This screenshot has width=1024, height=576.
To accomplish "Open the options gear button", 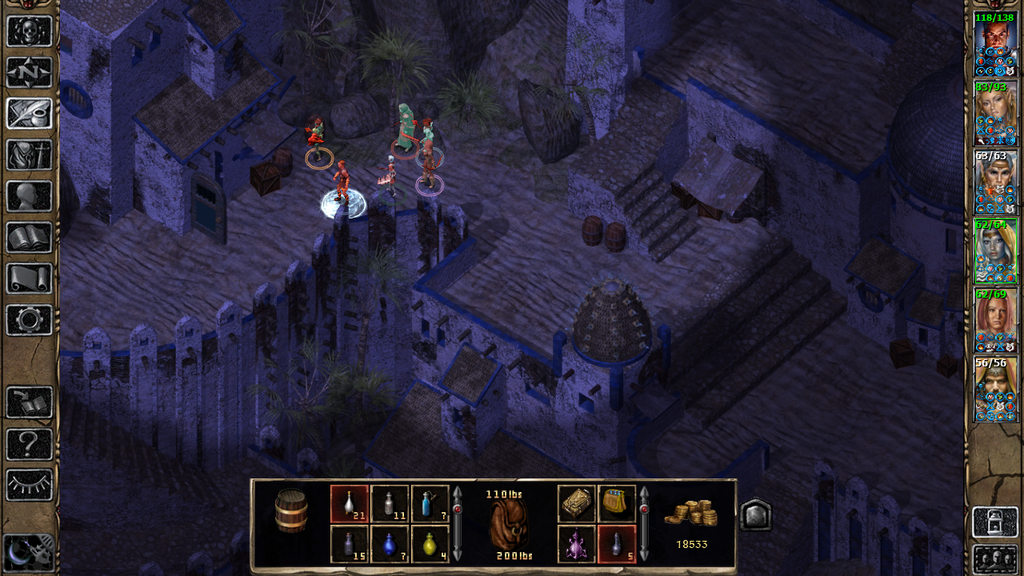I will tap(29, 320).
